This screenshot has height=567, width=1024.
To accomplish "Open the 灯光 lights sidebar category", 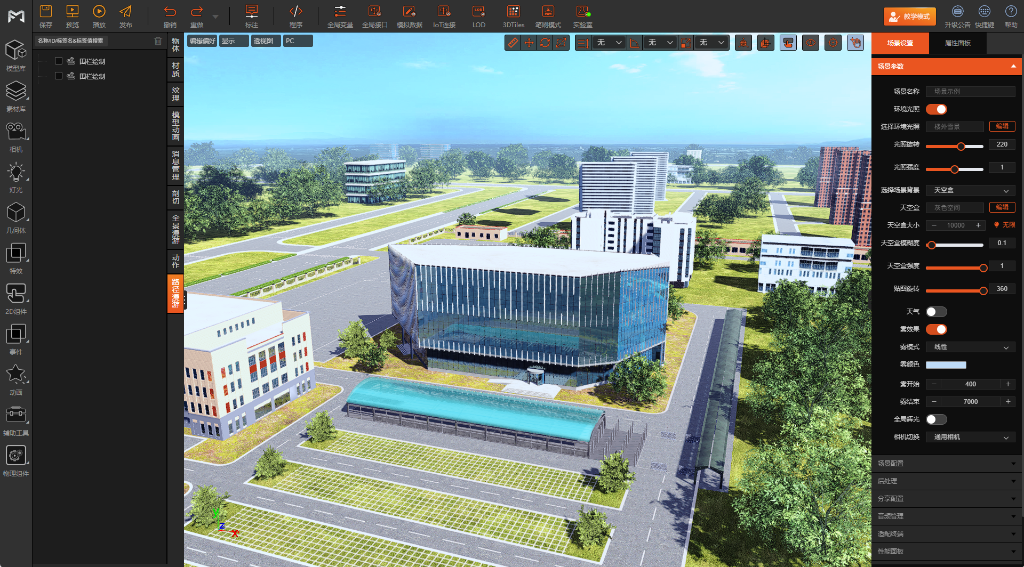I will (x=16, y=177).
